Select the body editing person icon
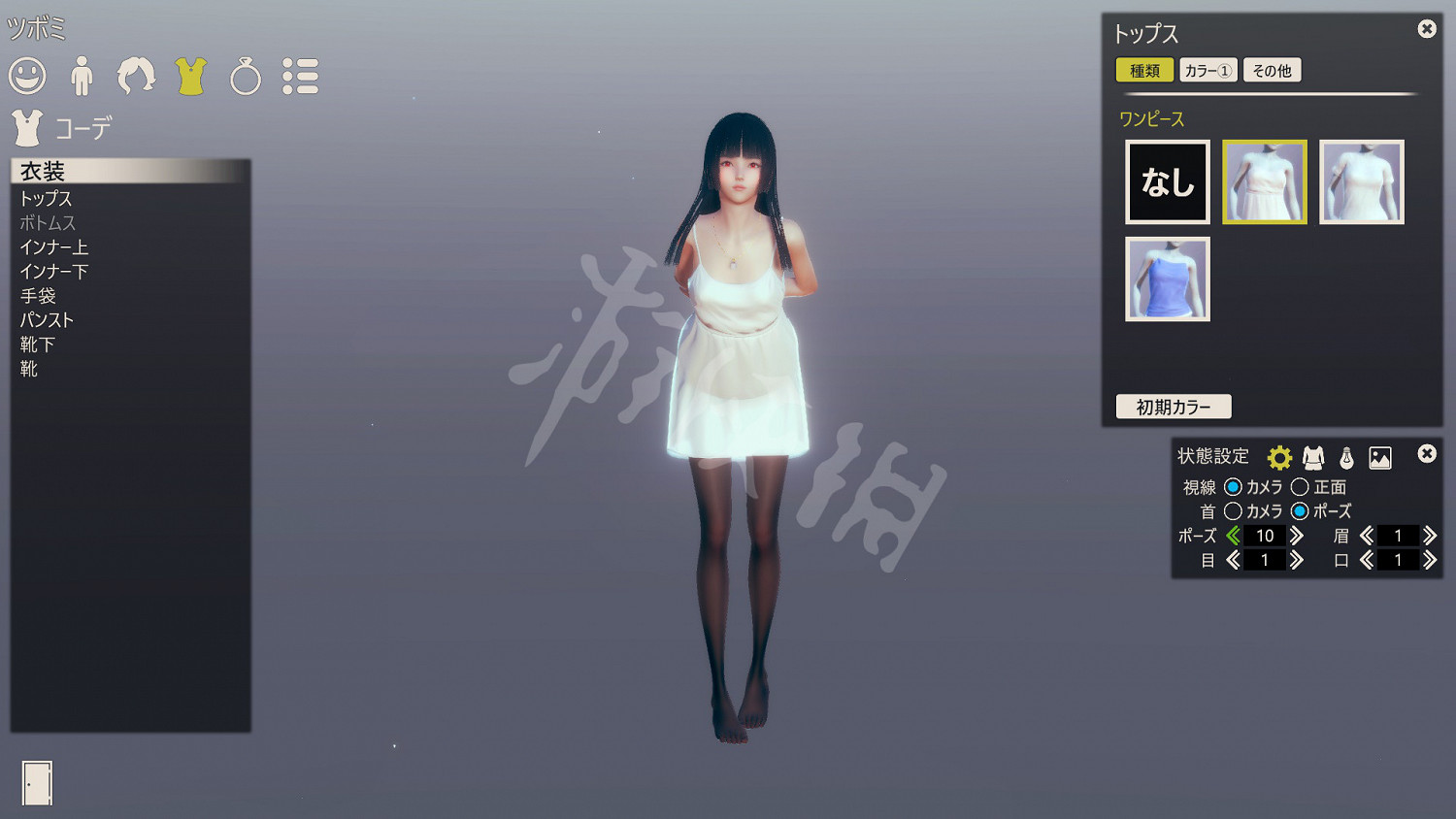1456x819 pixels. click(x=83, y=77)
